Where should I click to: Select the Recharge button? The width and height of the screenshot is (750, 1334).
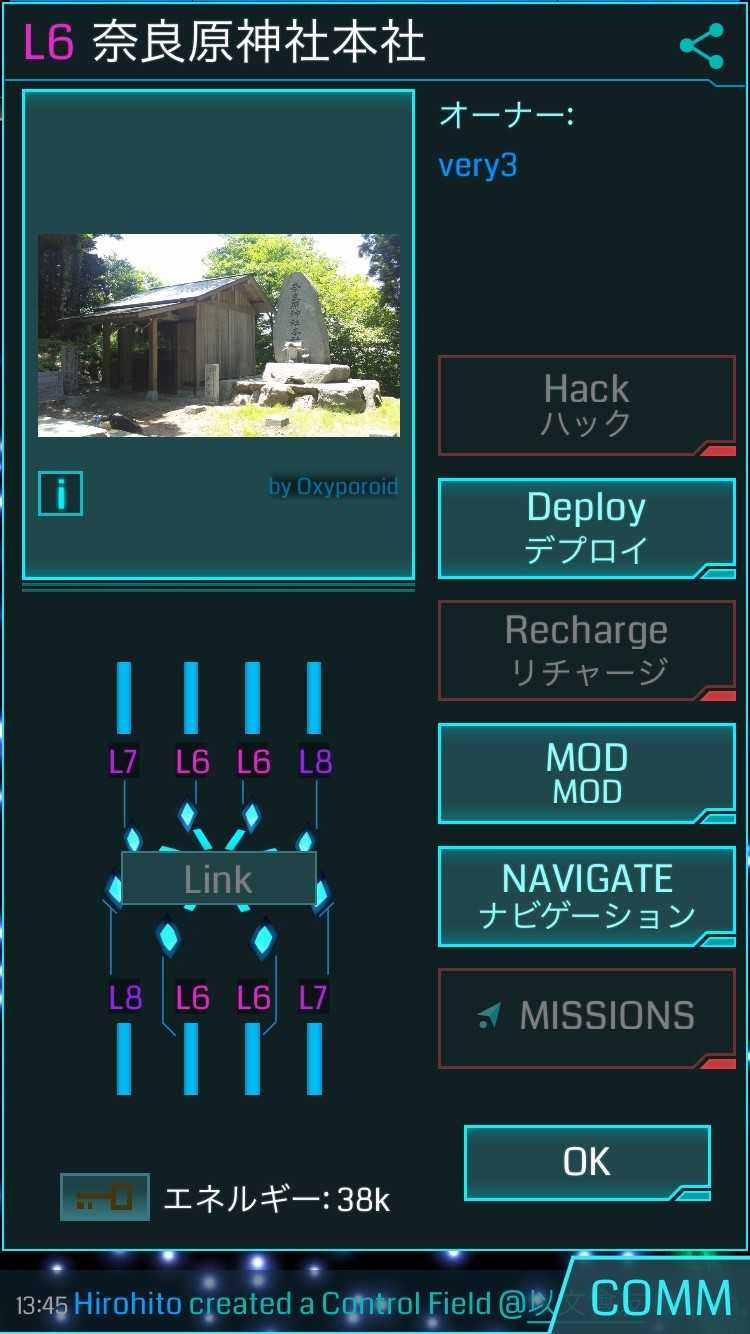tap(586, 650)
